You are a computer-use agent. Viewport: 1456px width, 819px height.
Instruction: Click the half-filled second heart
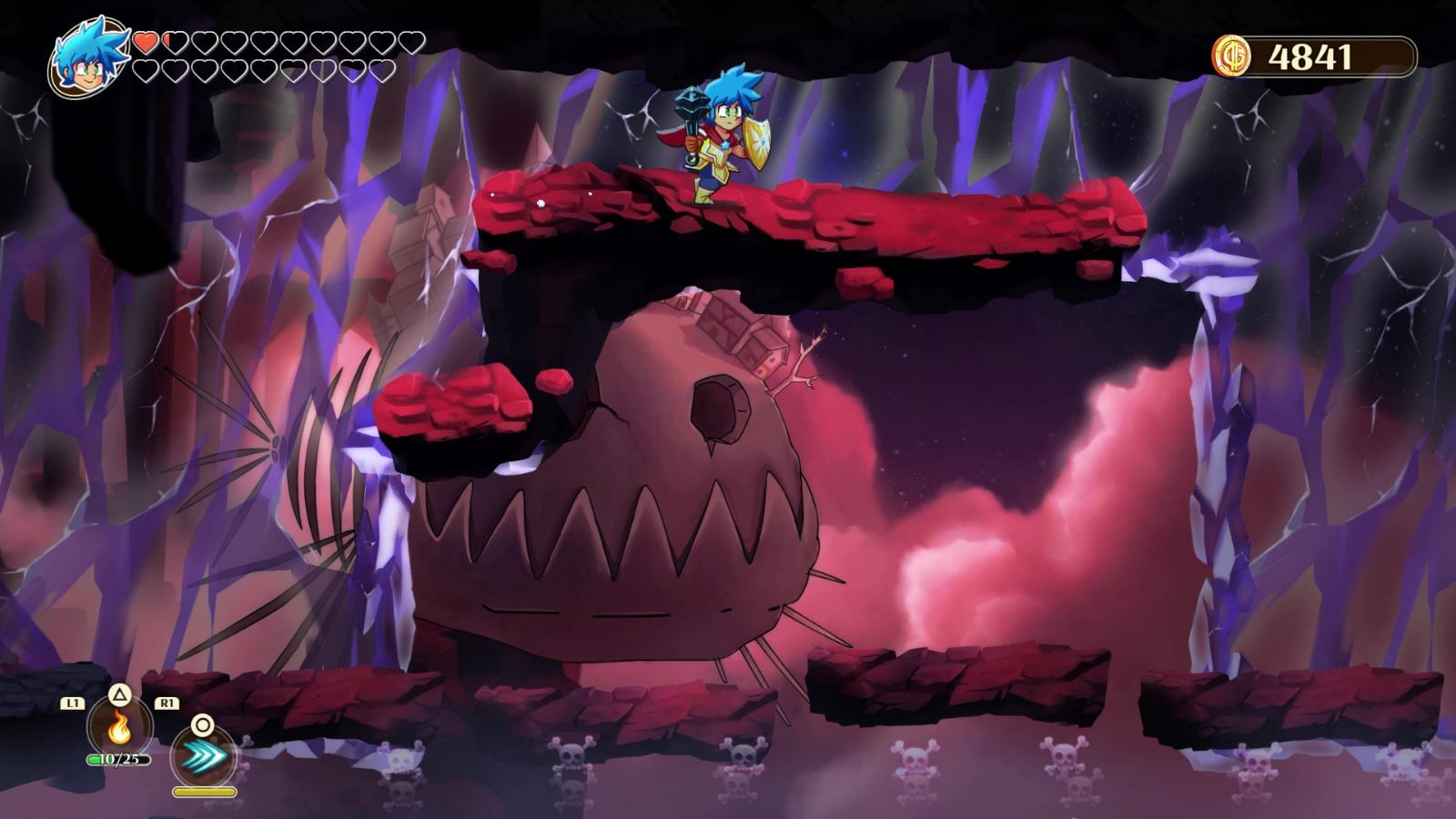(174, 41)
